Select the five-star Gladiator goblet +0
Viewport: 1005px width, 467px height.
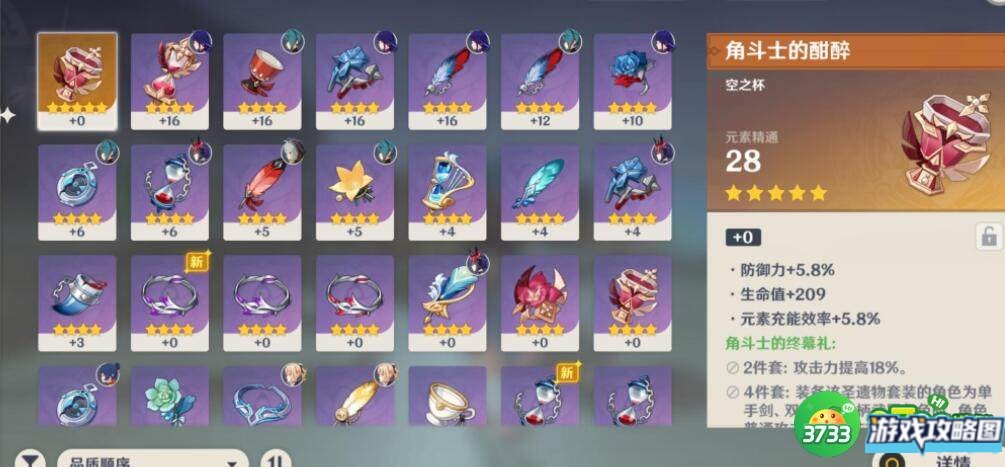(76, 81)
